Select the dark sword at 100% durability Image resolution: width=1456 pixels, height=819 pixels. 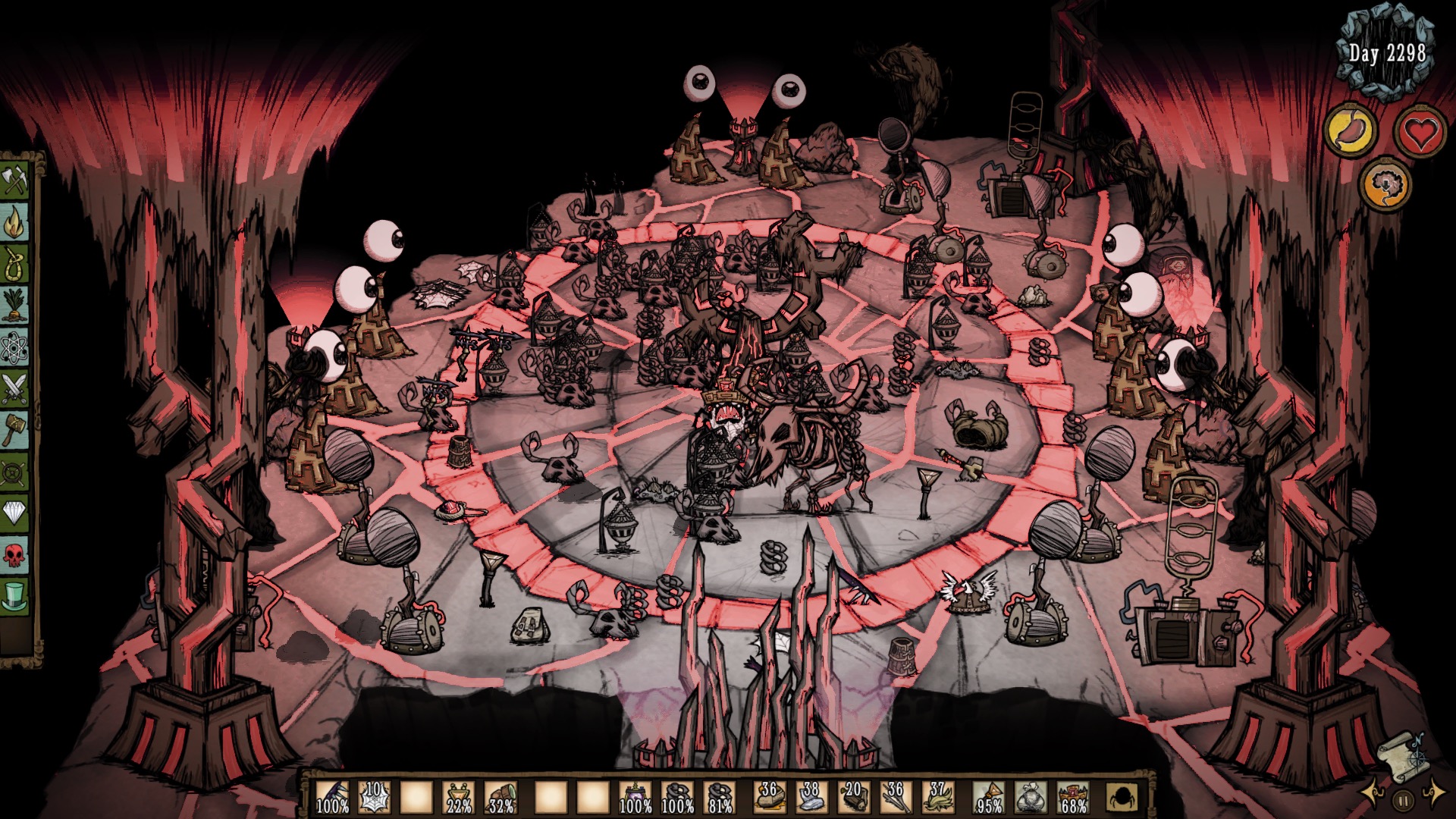click(331, 798)
